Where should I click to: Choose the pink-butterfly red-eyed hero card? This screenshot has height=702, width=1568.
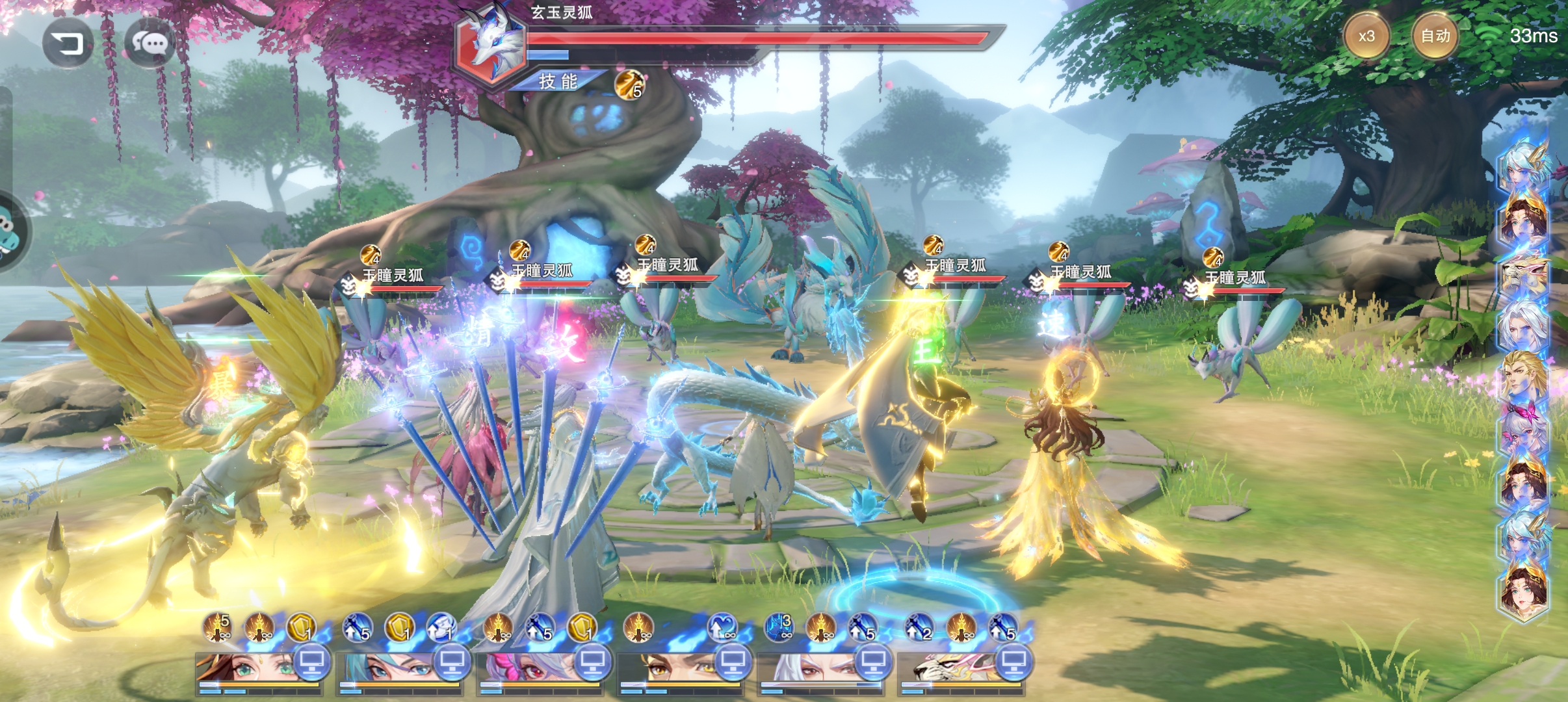point(527,669)
